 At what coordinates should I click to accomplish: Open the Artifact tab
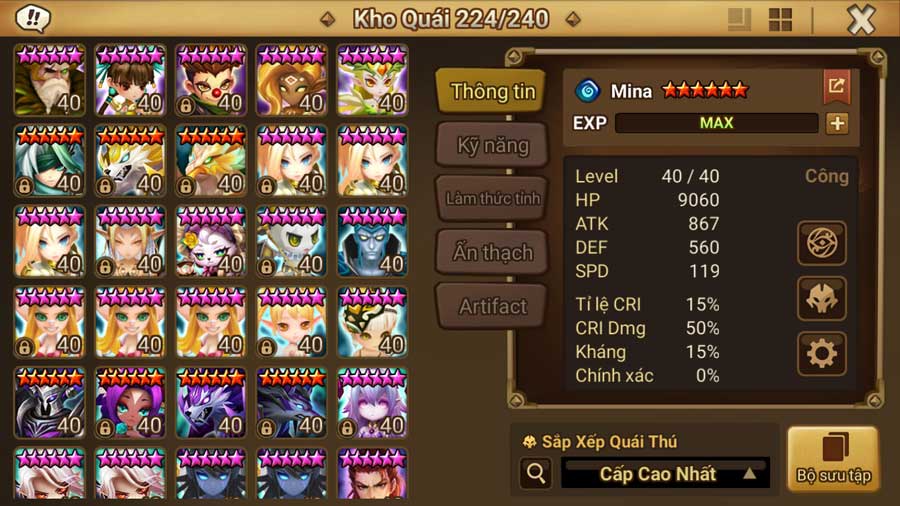coord(491,306)
